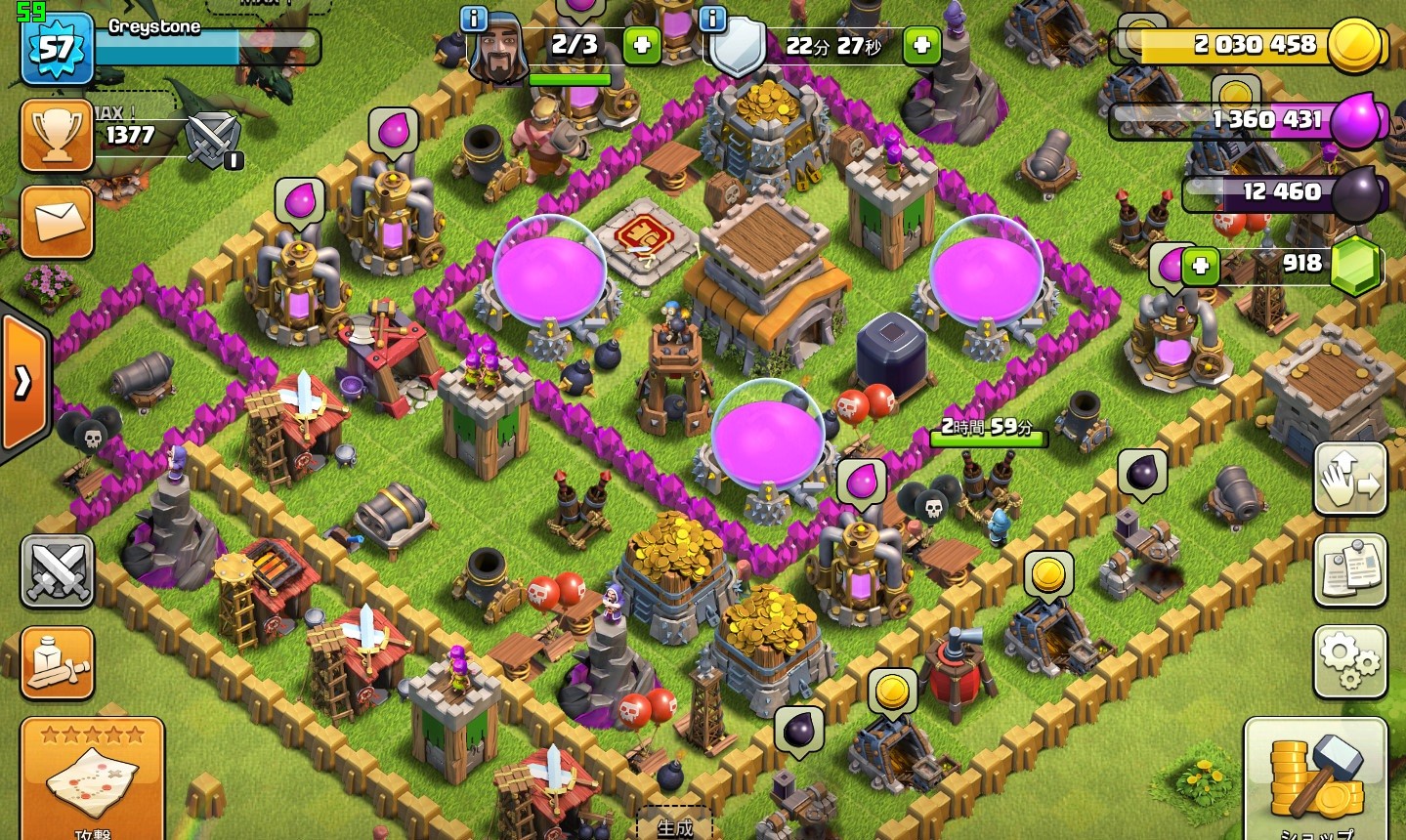Open the crossed swords league badge
The width and height of the screenshot is (1406, 840).
click(x=213, y=137)
